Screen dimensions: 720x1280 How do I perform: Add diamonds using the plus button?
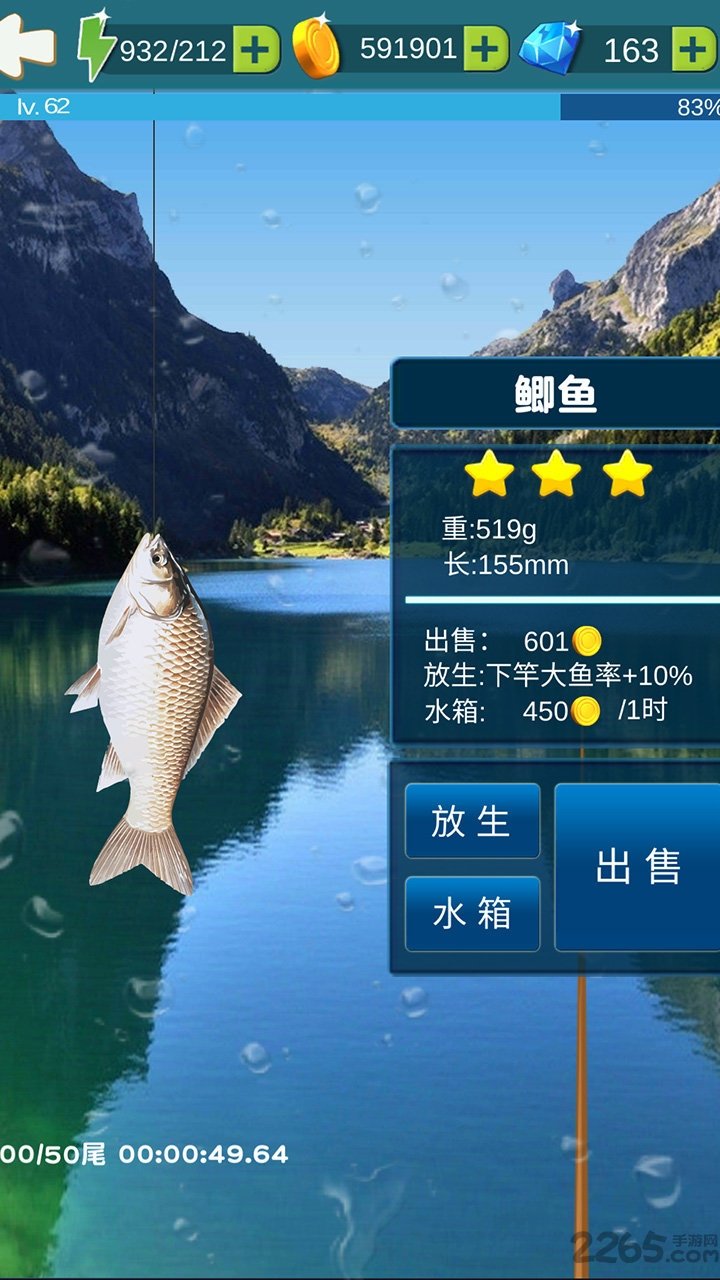click(694, 49)
